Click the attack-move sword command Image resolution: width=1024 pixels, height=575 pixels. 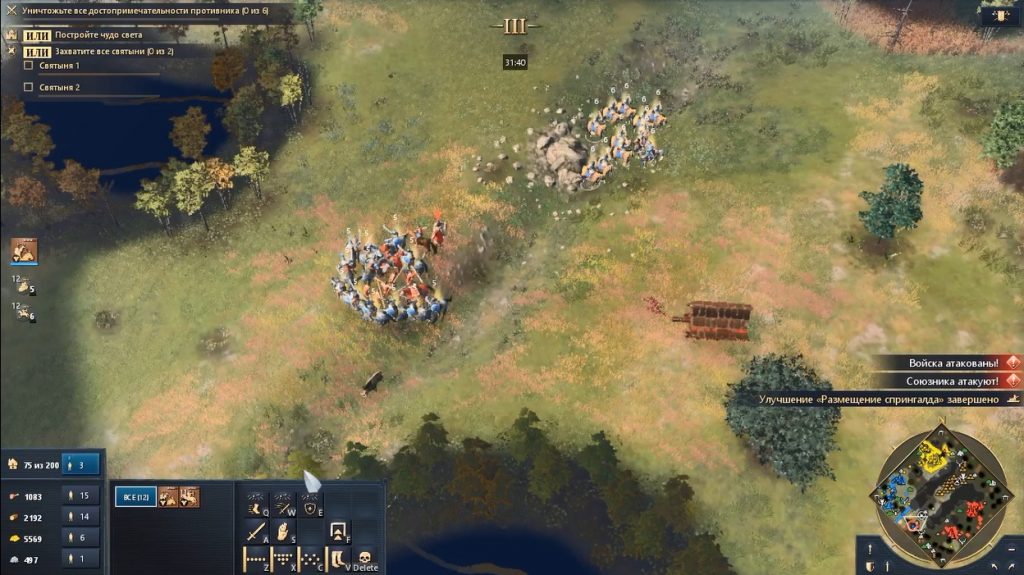(x=255, y=531)
